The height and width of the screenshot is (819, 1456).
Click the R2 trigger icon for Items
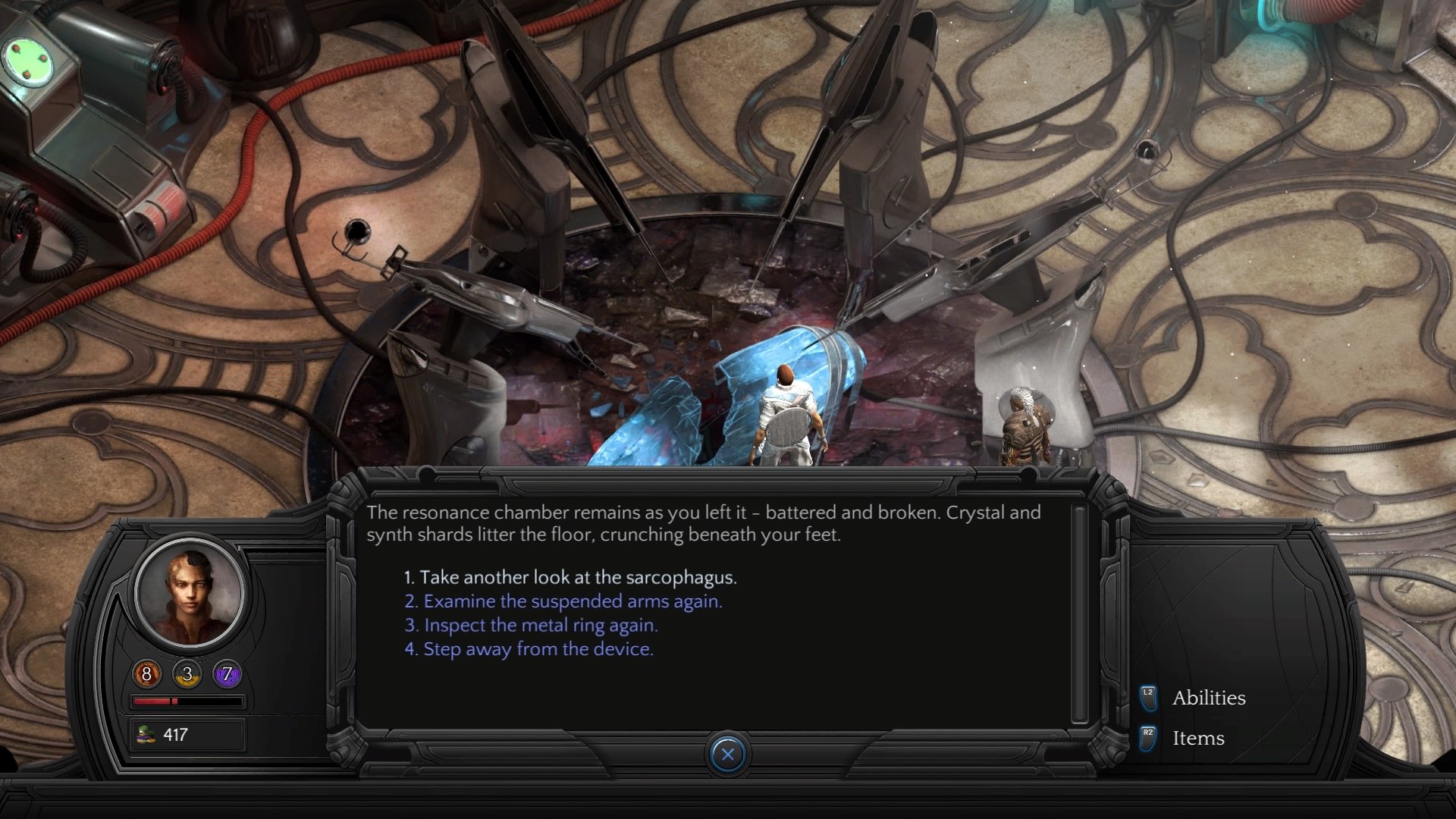click(x=1147, y=738)
